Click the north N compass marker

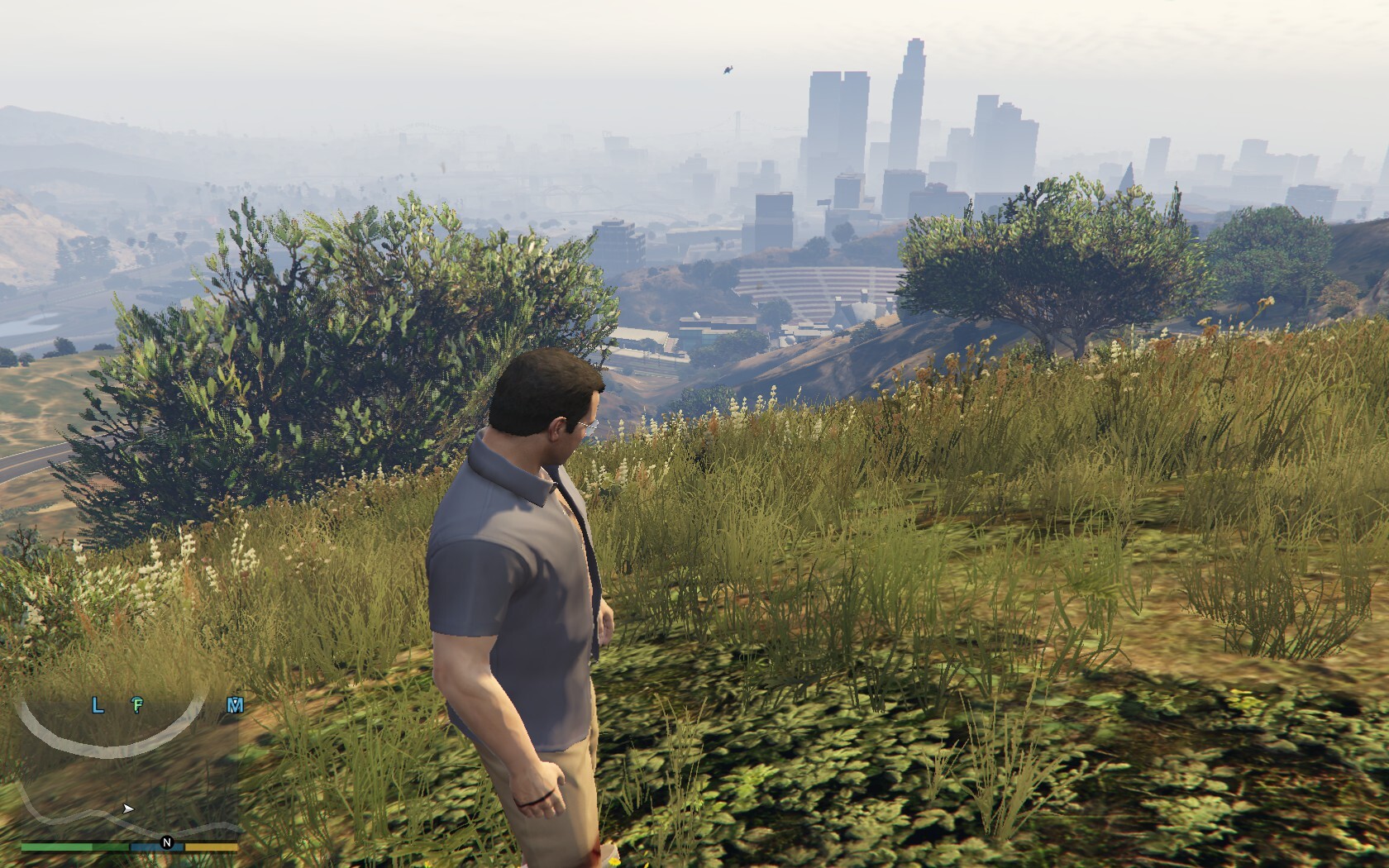coord(167,843)
